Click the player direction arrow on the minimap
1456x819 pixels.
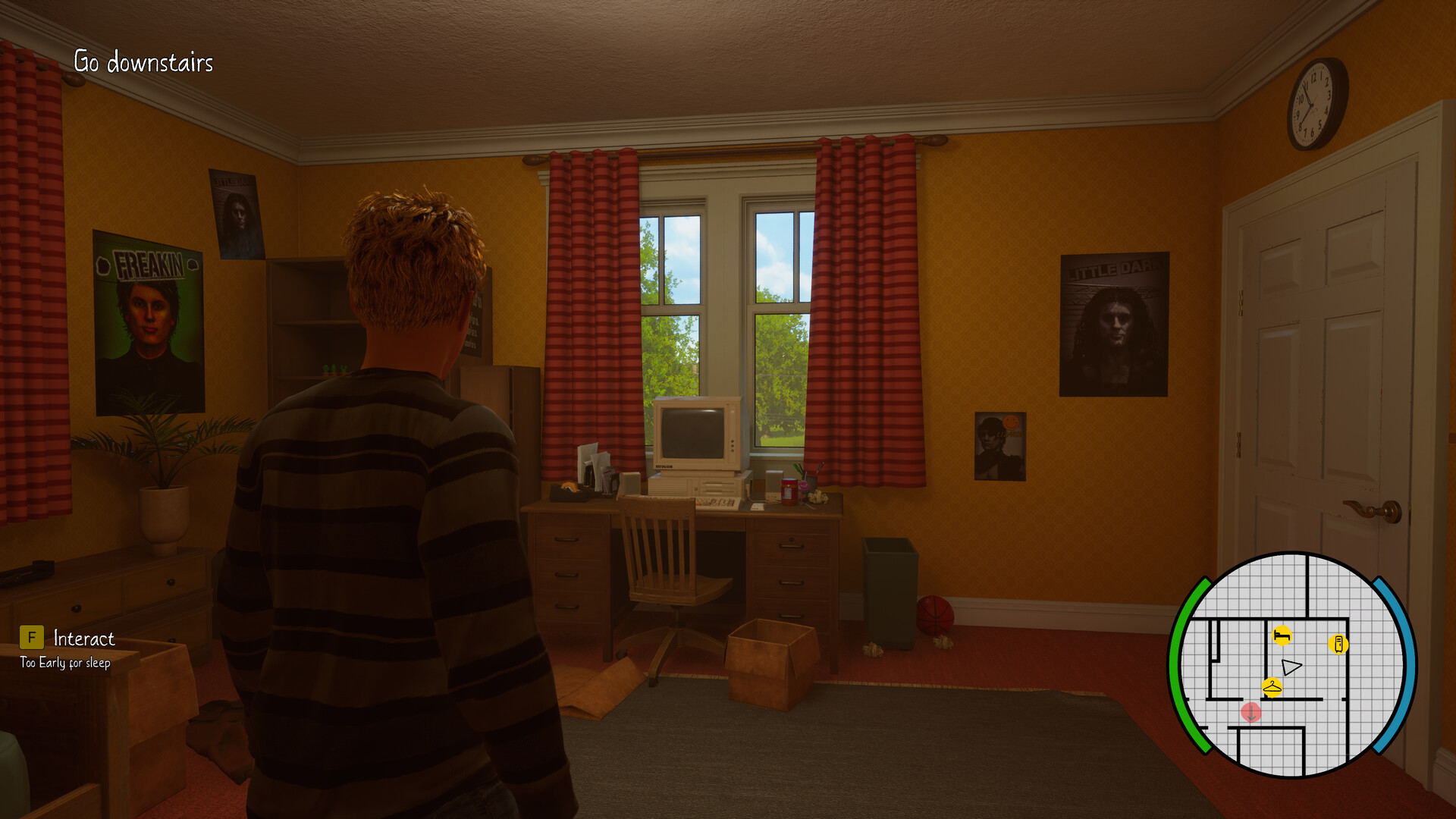click(x=1291, y=666)
